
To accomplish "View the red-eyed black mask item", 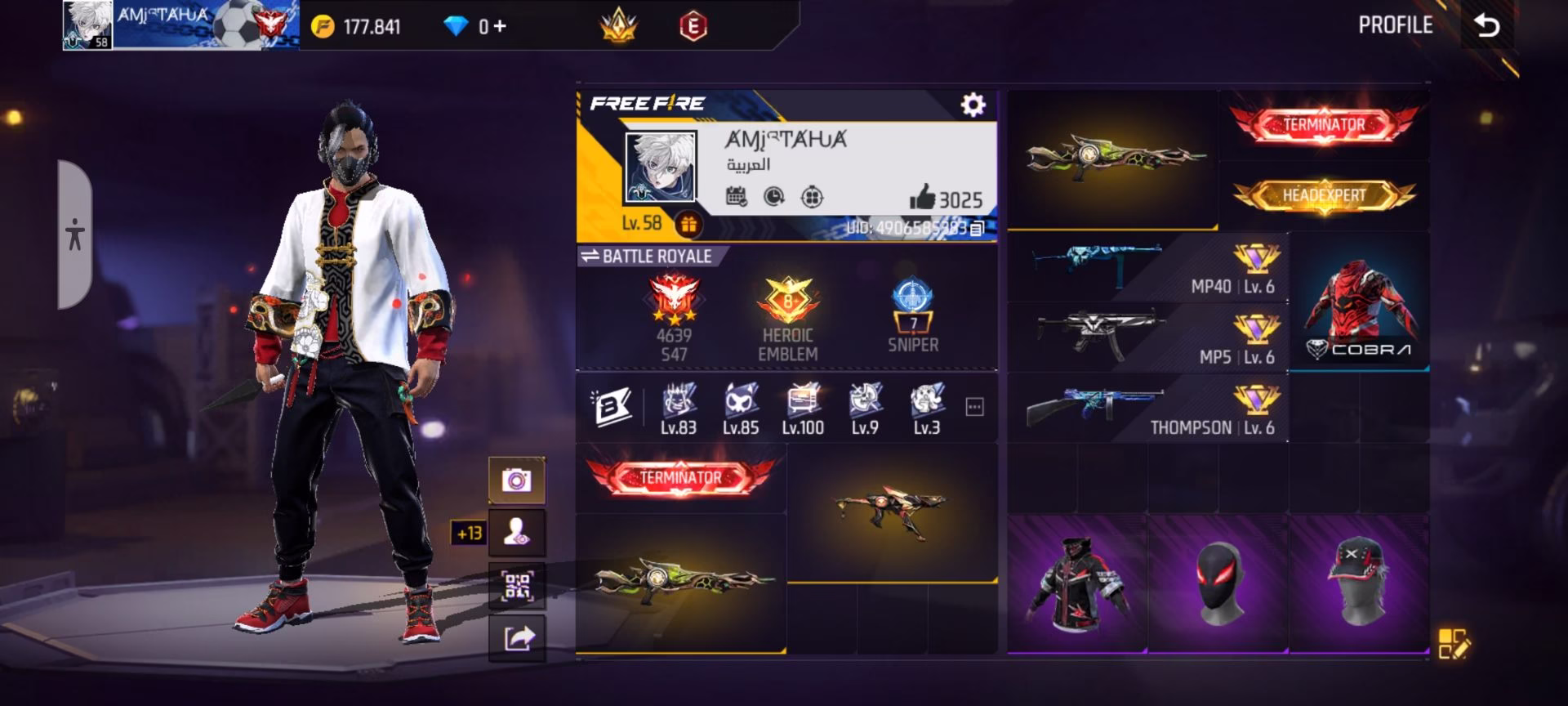I will pos(1218,583).
